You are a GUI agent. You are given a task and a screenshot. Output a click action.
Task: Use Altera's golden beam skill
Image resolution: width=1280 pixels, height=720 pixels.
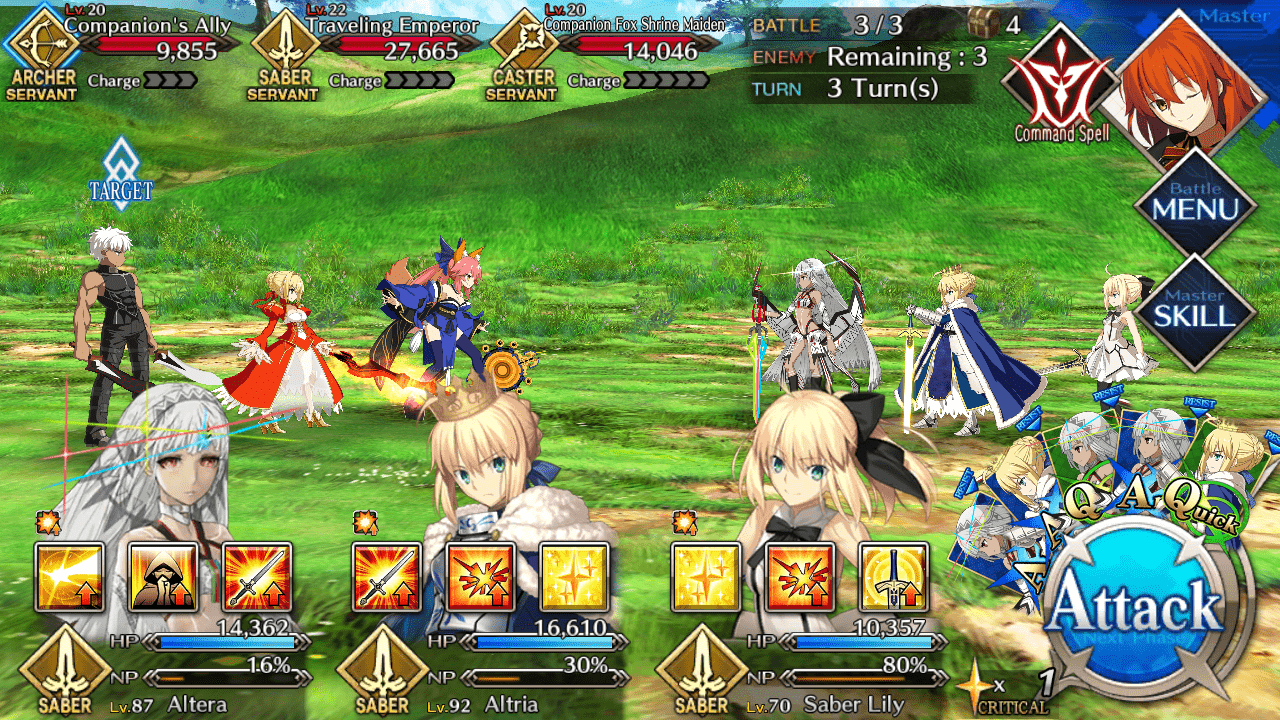(x=69, y=577)
